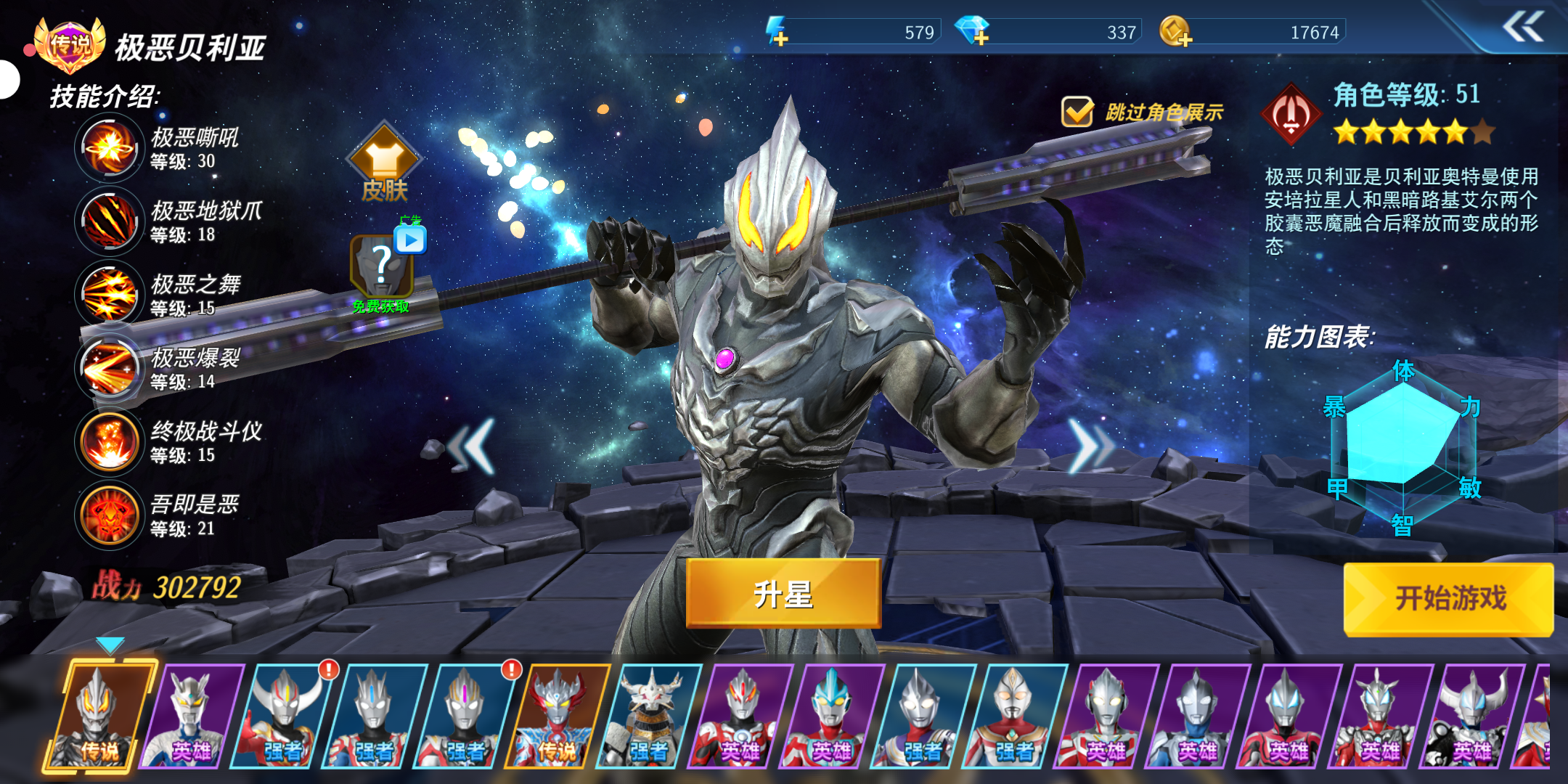Buy more diamonds via the gem plus icon
The height and width of the screenshot is (784, 1568).
click(x=972, y=32)
